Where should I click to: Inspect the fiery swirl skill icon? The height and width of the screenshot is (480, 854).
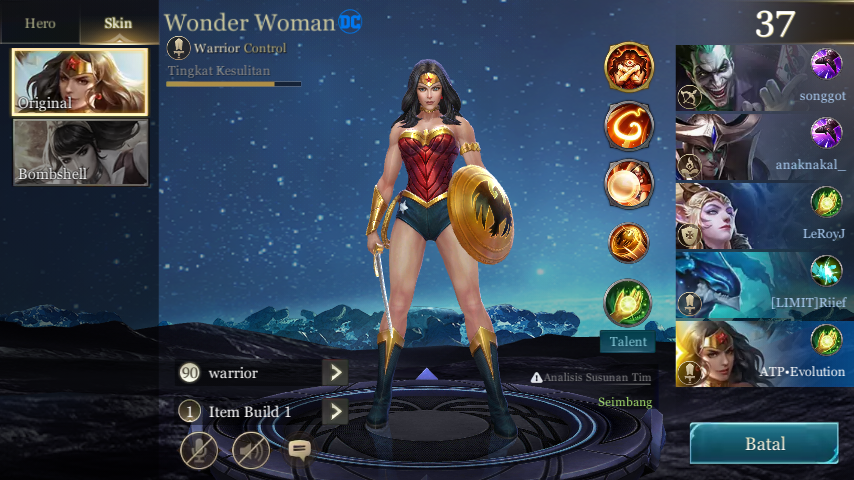click(629, 126)
